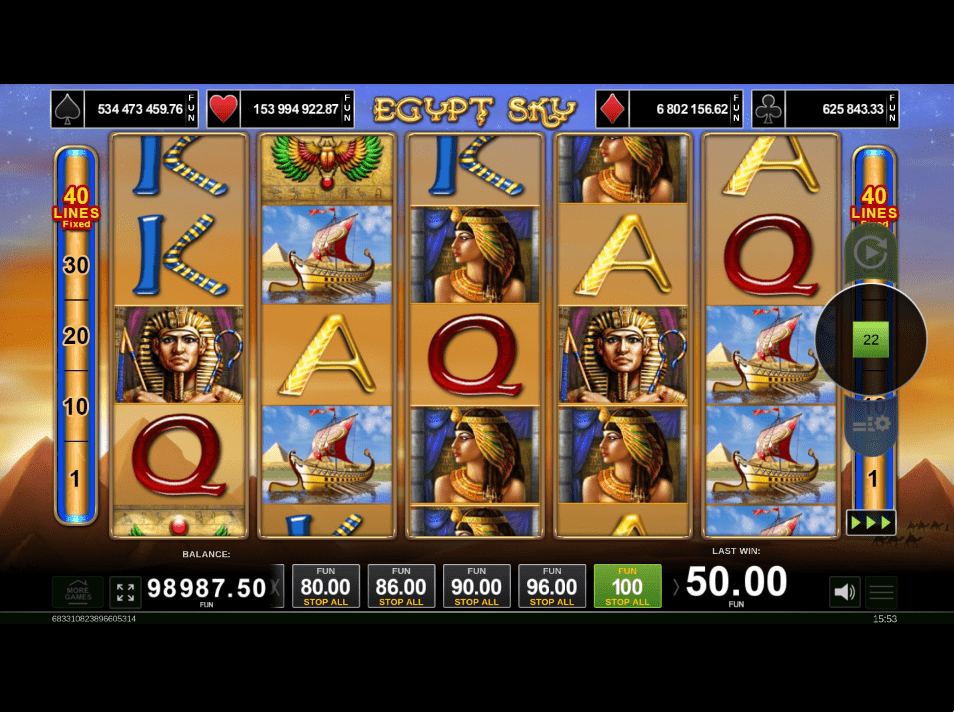This screenshot has width=954, height=712.
Task: Toggle fullscreen mode with the arrows icon
Action: point(125,592)
